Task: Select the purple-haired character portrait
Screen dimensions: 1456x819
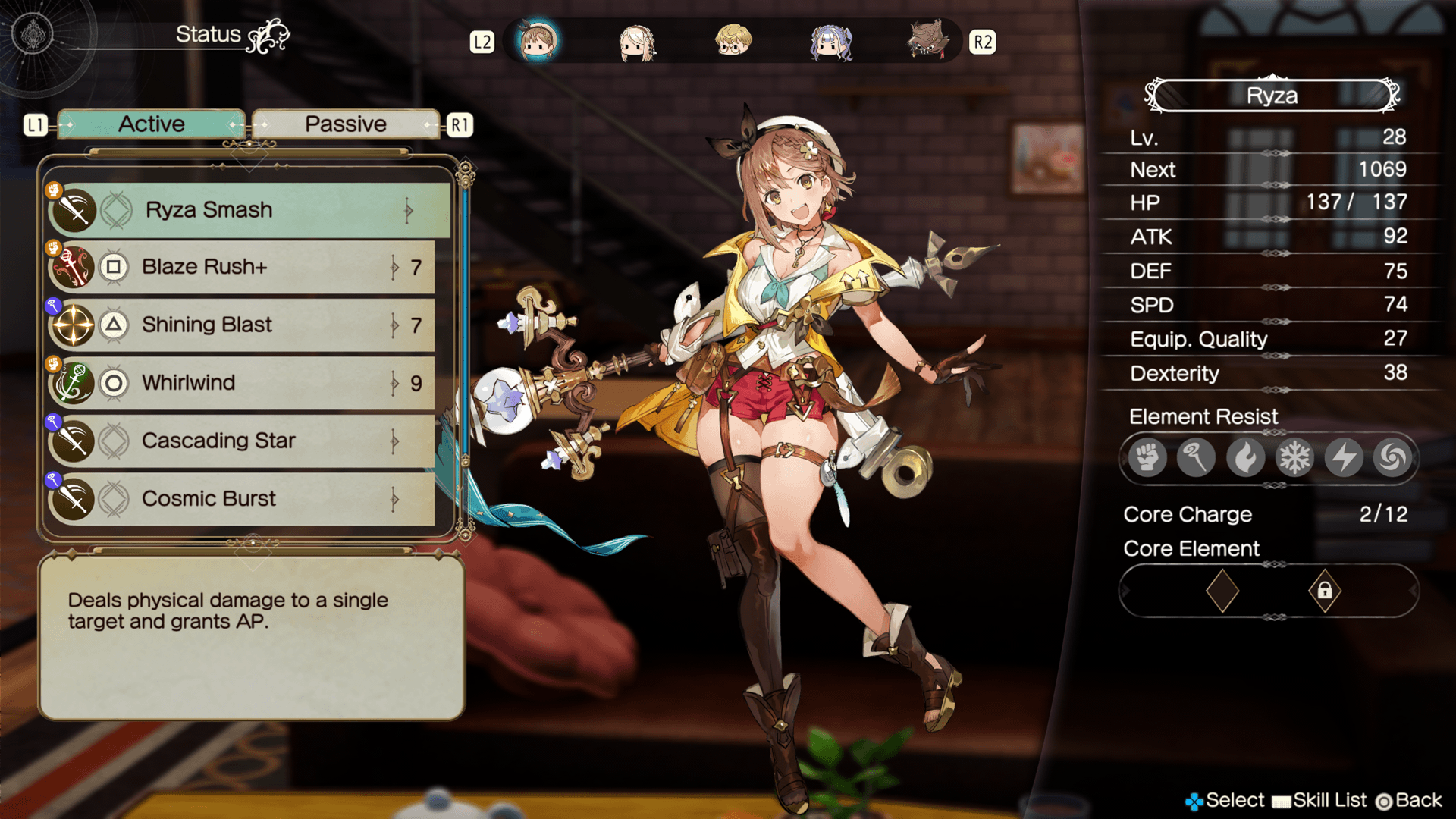Action: (x=830, y=42)
